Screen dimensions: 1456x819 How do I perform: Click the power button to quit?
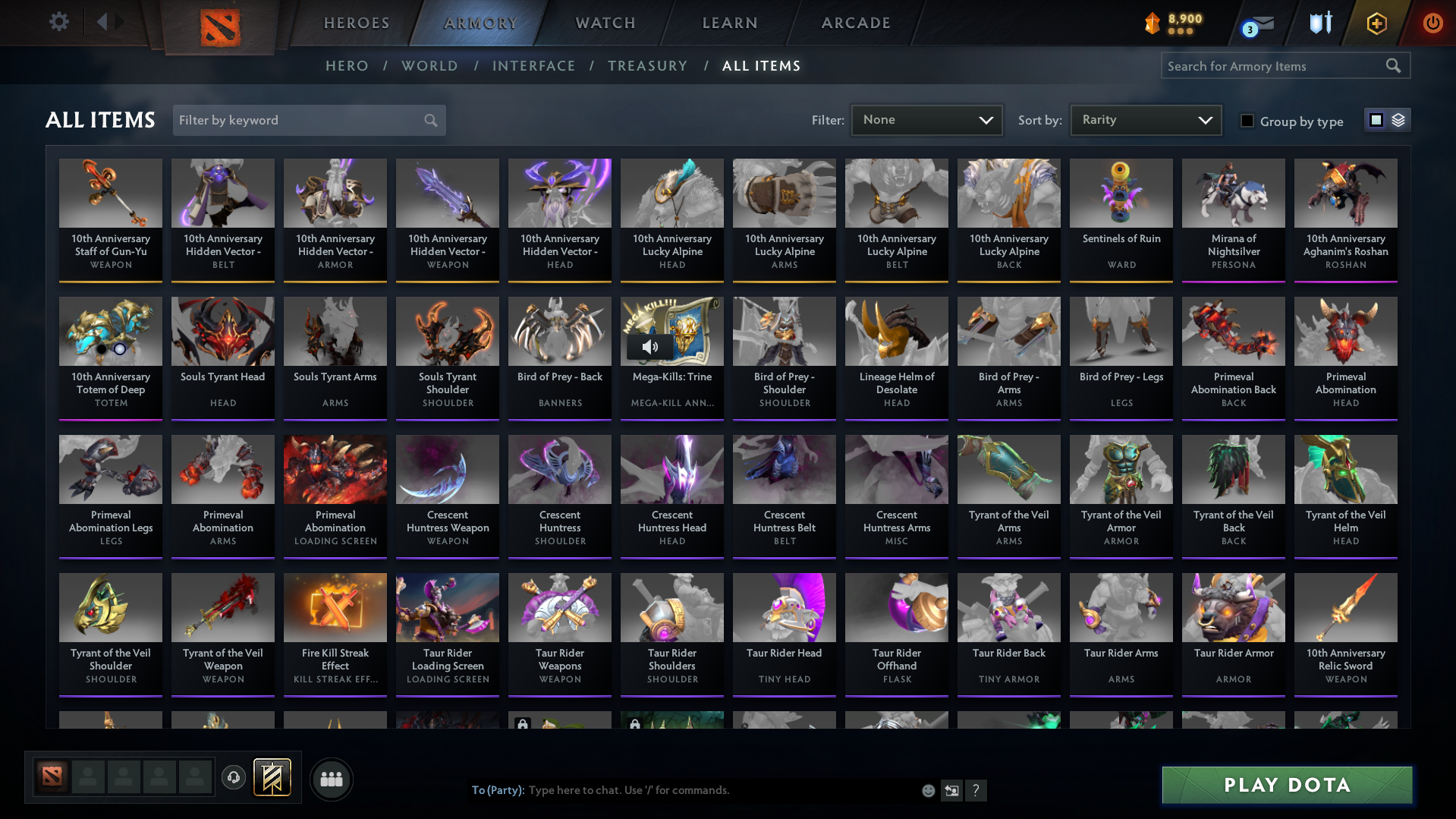coord(1432,23)
